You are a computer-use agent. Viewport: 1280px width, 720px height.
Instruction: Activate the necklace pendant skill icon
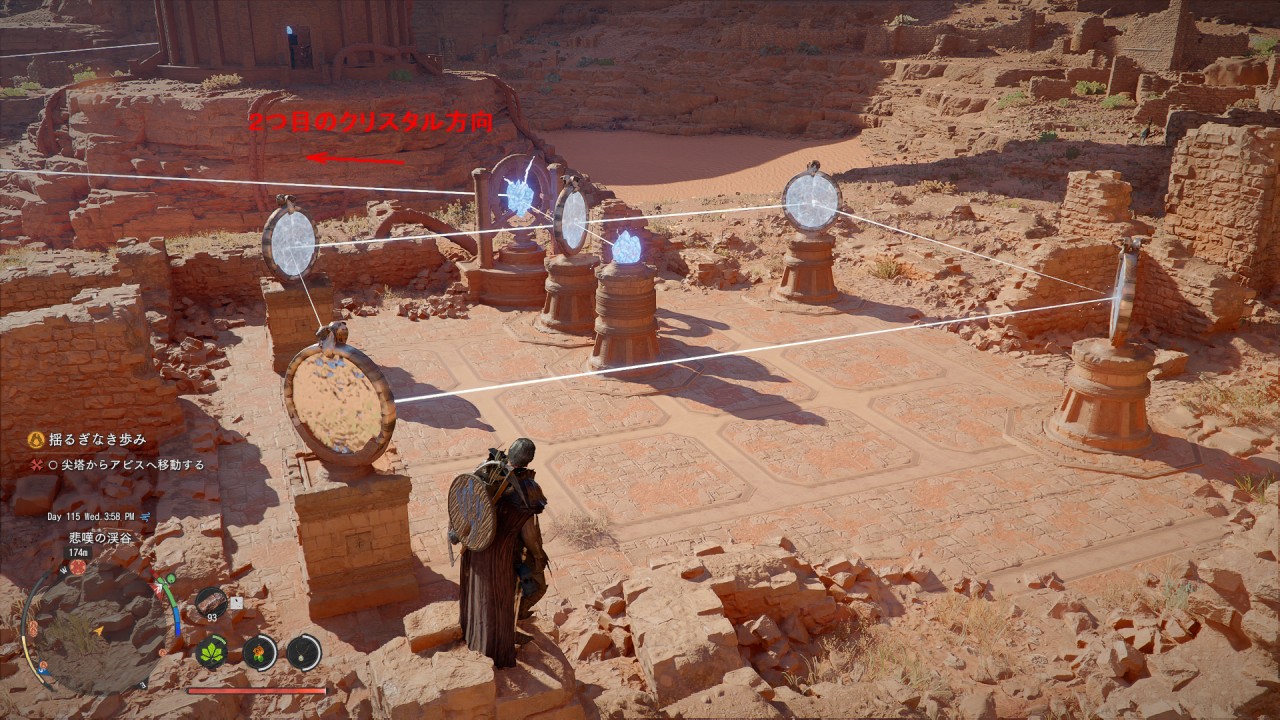point(304,653)
